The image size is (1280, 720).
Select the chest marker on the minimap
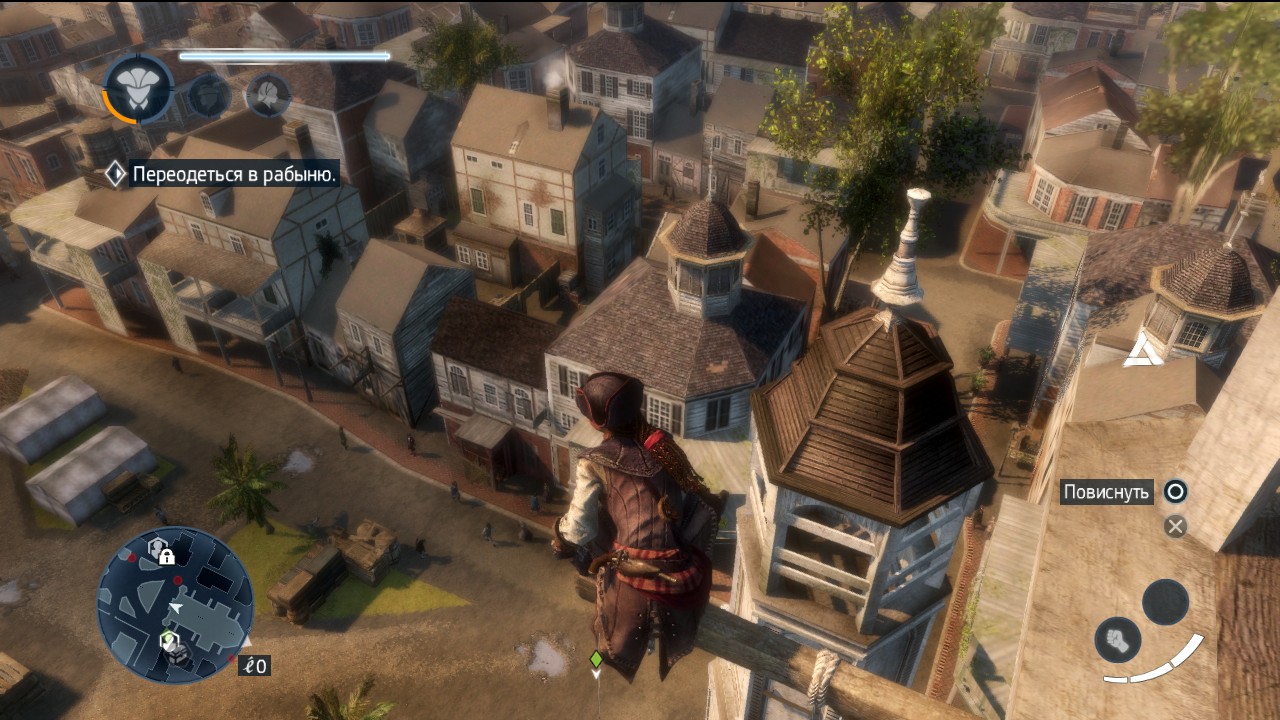point(177,654)
